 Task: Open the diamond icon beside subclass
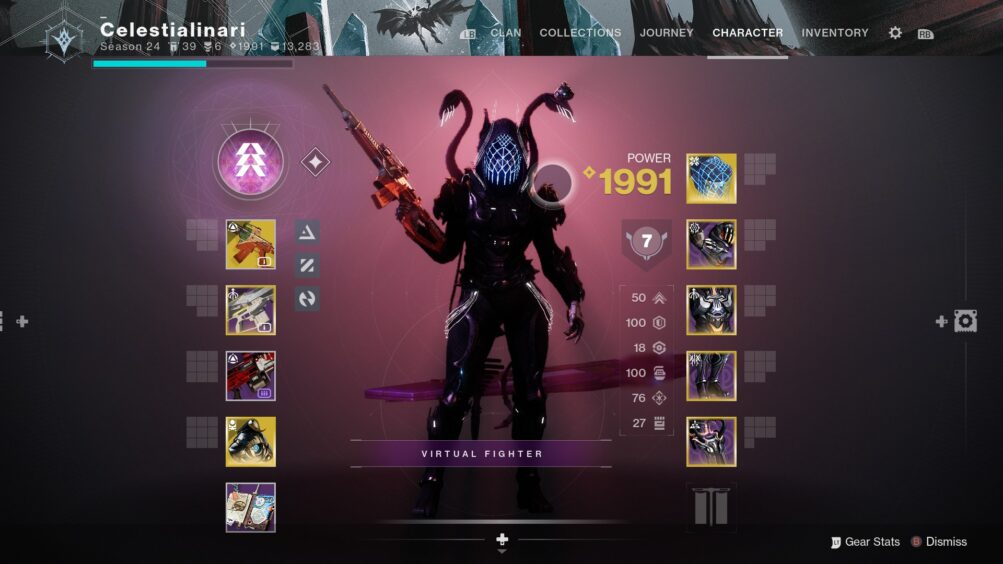(x=315, y=162)
